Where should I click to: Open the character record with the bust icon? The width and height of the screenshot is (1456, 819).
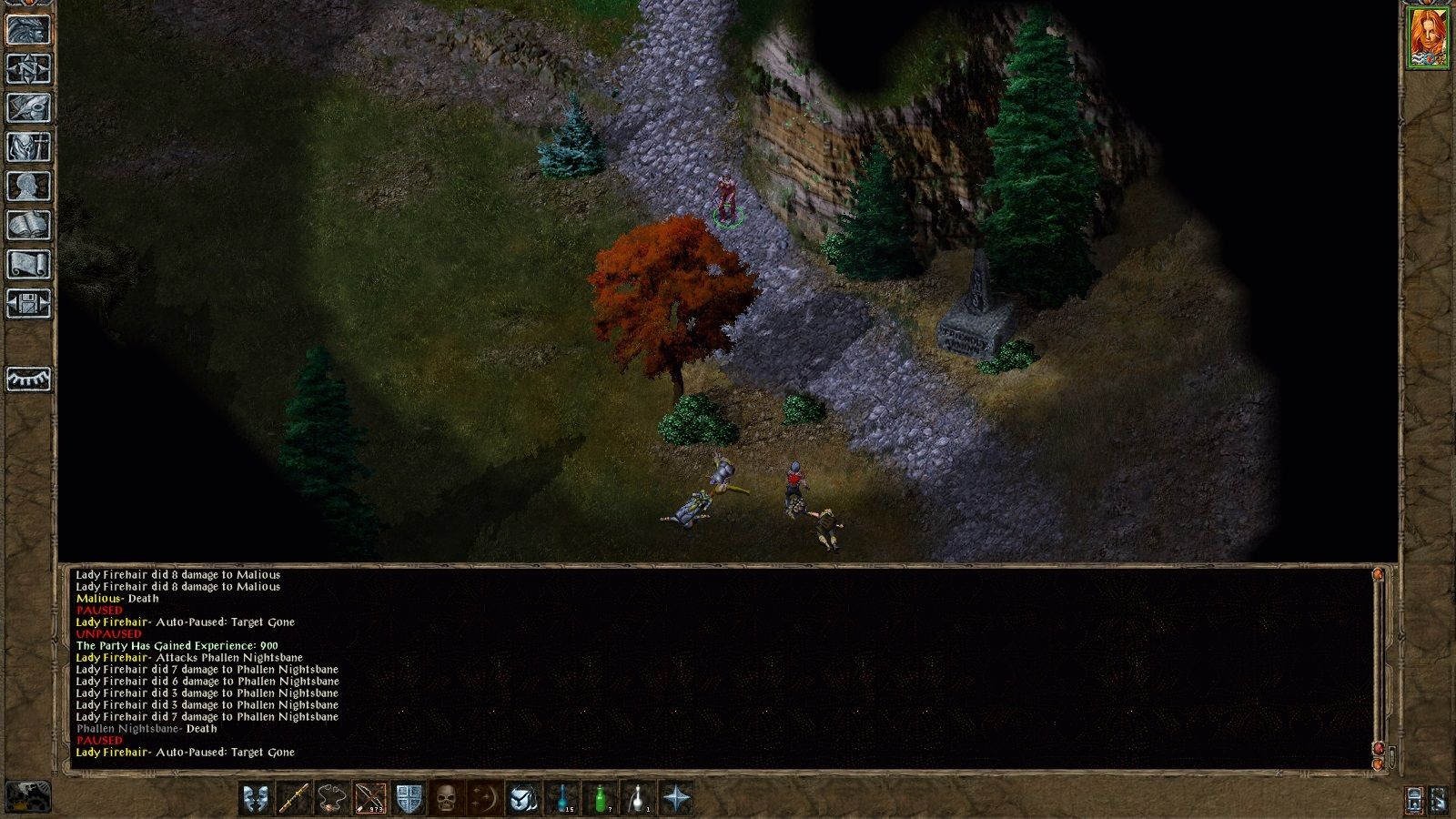pyautogui.click(x=28, y=187)
